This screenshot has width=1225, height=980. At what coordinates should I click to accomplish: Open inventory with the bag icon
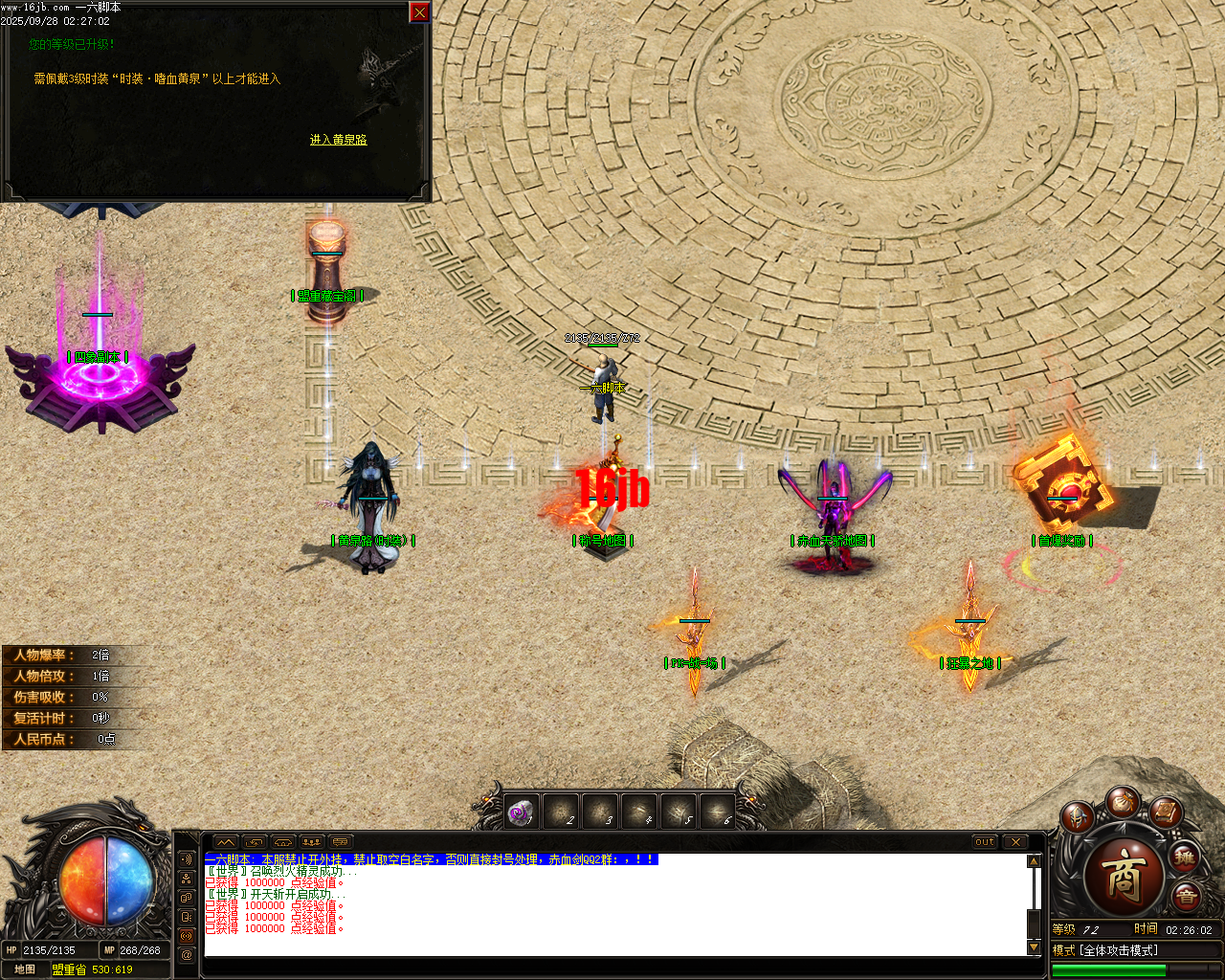(x=1125, y=805)
